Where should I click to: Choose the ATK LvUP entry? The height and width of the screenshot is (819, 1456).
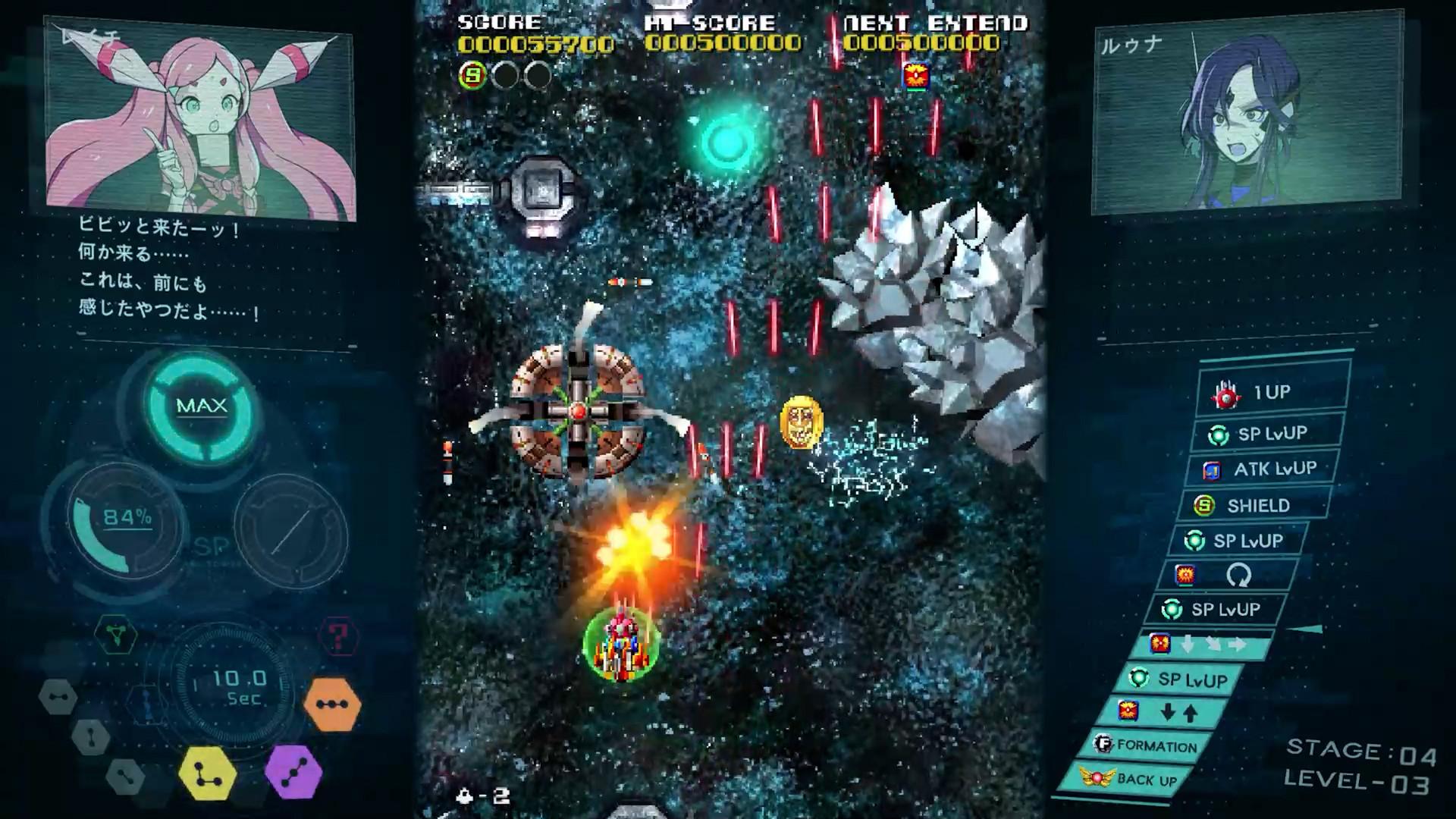1260,469
